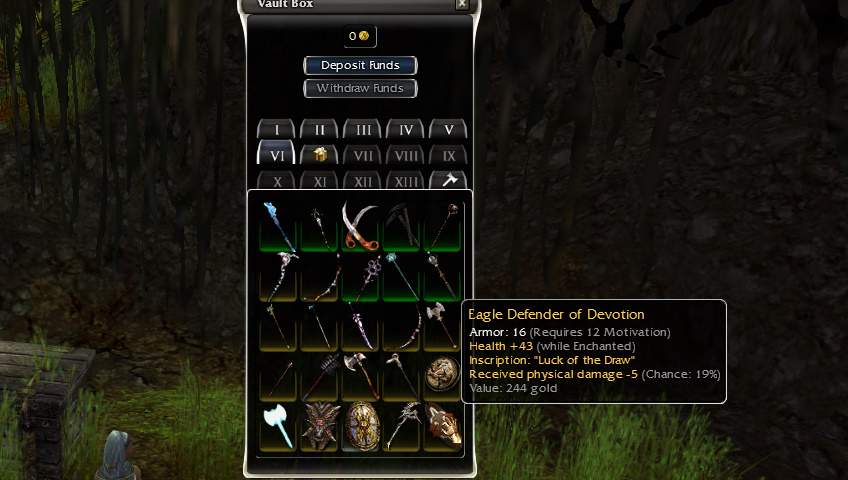The width and height of the screenshot is (848, 480).
Task: Select the black spiked mace item
Action: (x=319, y=376)
